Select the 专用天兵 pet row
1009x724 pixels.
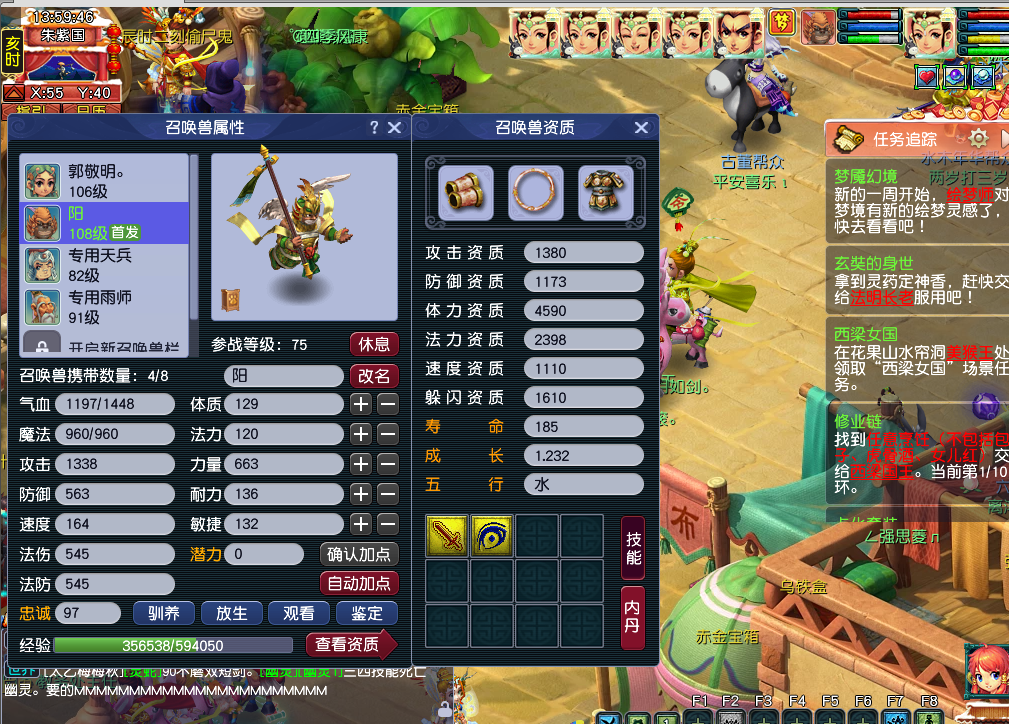105,265
